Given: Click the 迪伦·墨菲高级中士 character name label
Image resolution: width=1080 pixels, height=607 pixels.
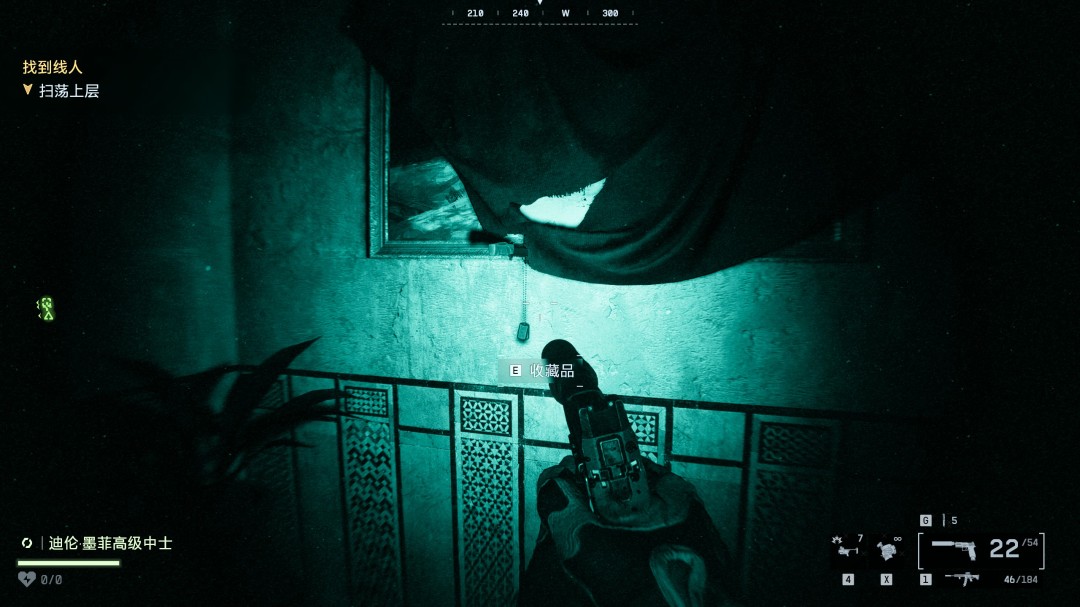Looking at the screenshot, I should [x=110, y=543].
